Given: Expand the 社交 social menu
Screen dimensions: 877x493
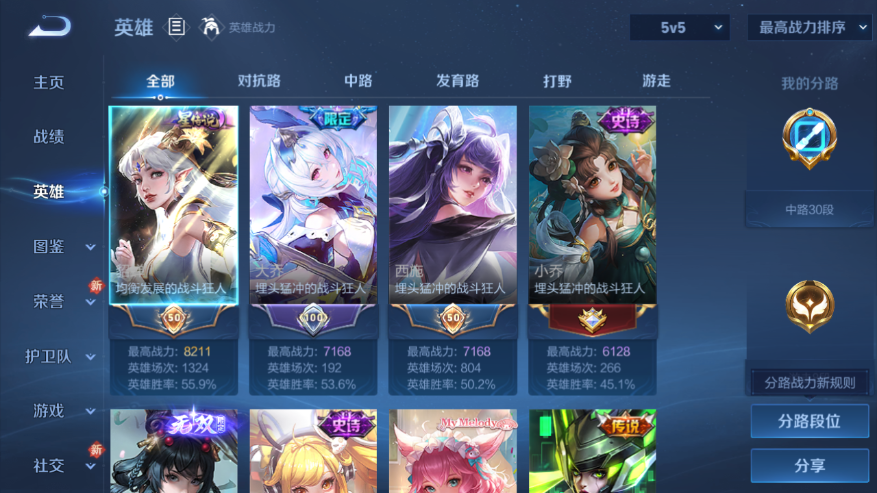Looking at the screenshot, I should 62,465.
